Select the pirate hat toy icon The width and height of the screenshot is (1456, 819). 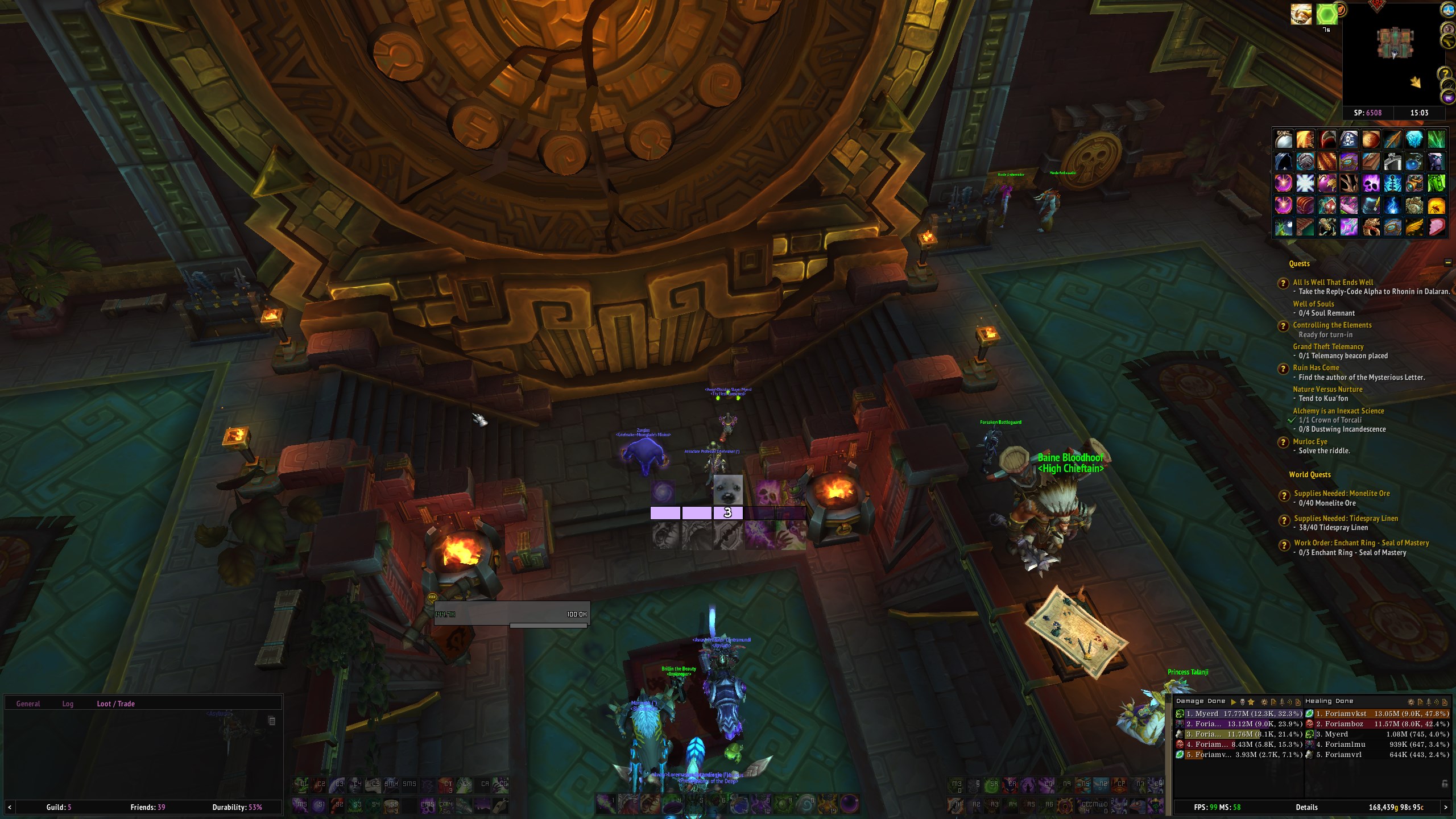tap(1349, 139)
